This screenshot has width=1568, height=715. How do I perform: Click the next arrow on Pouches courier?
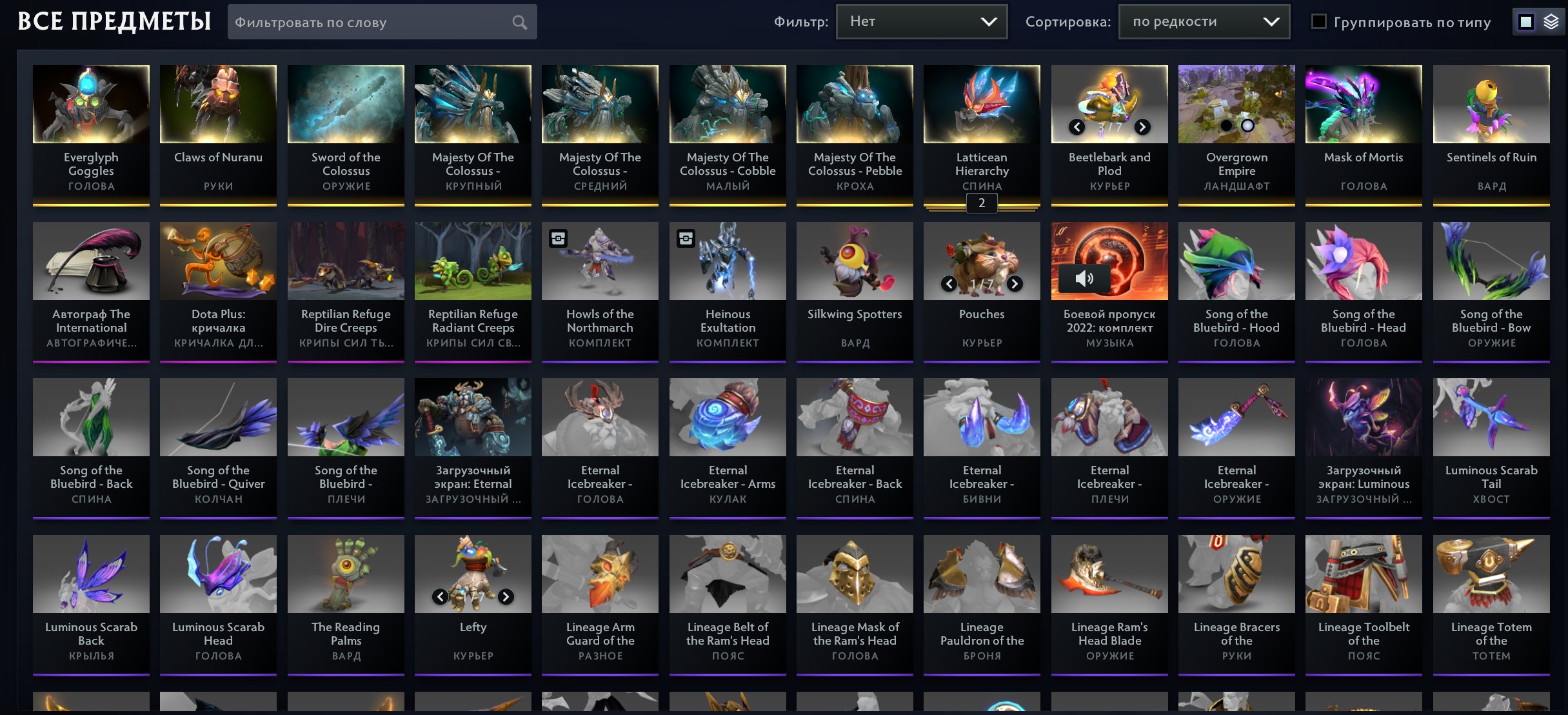tap(1014, 283)
